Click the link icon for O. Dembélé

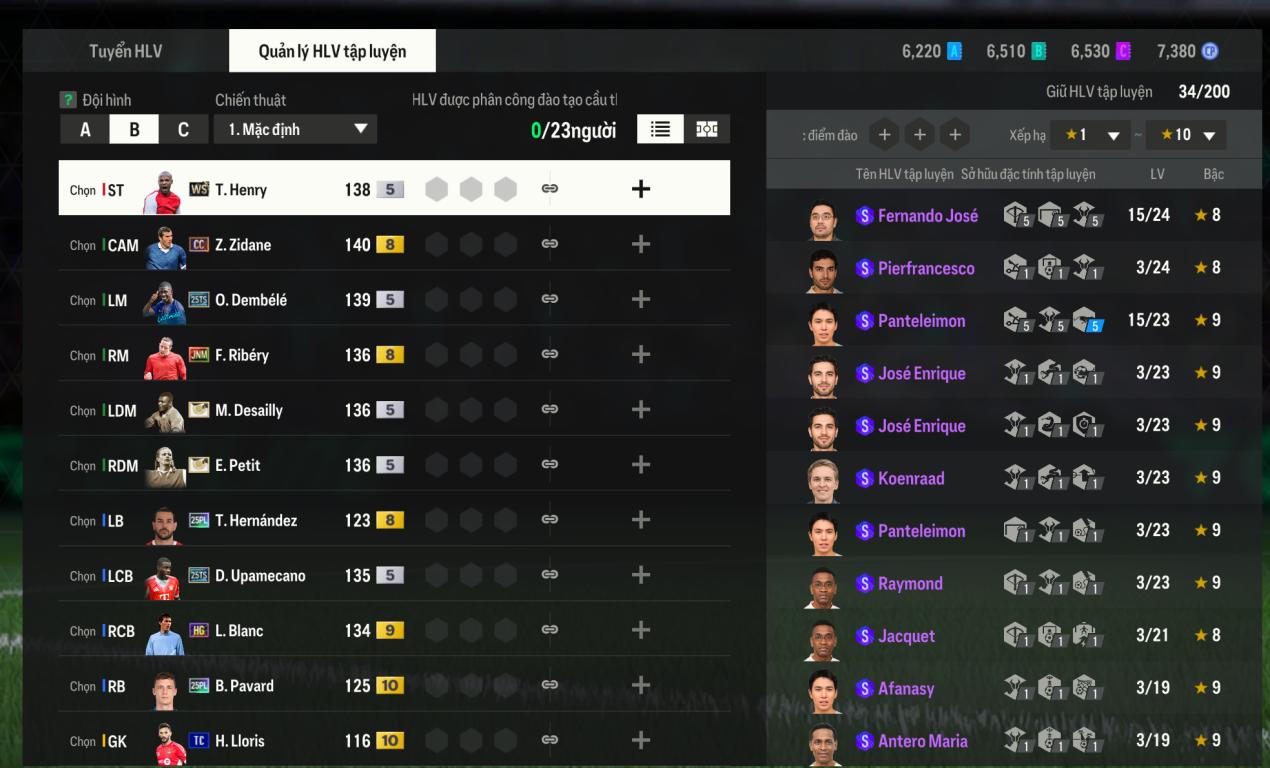click(549, 299)
